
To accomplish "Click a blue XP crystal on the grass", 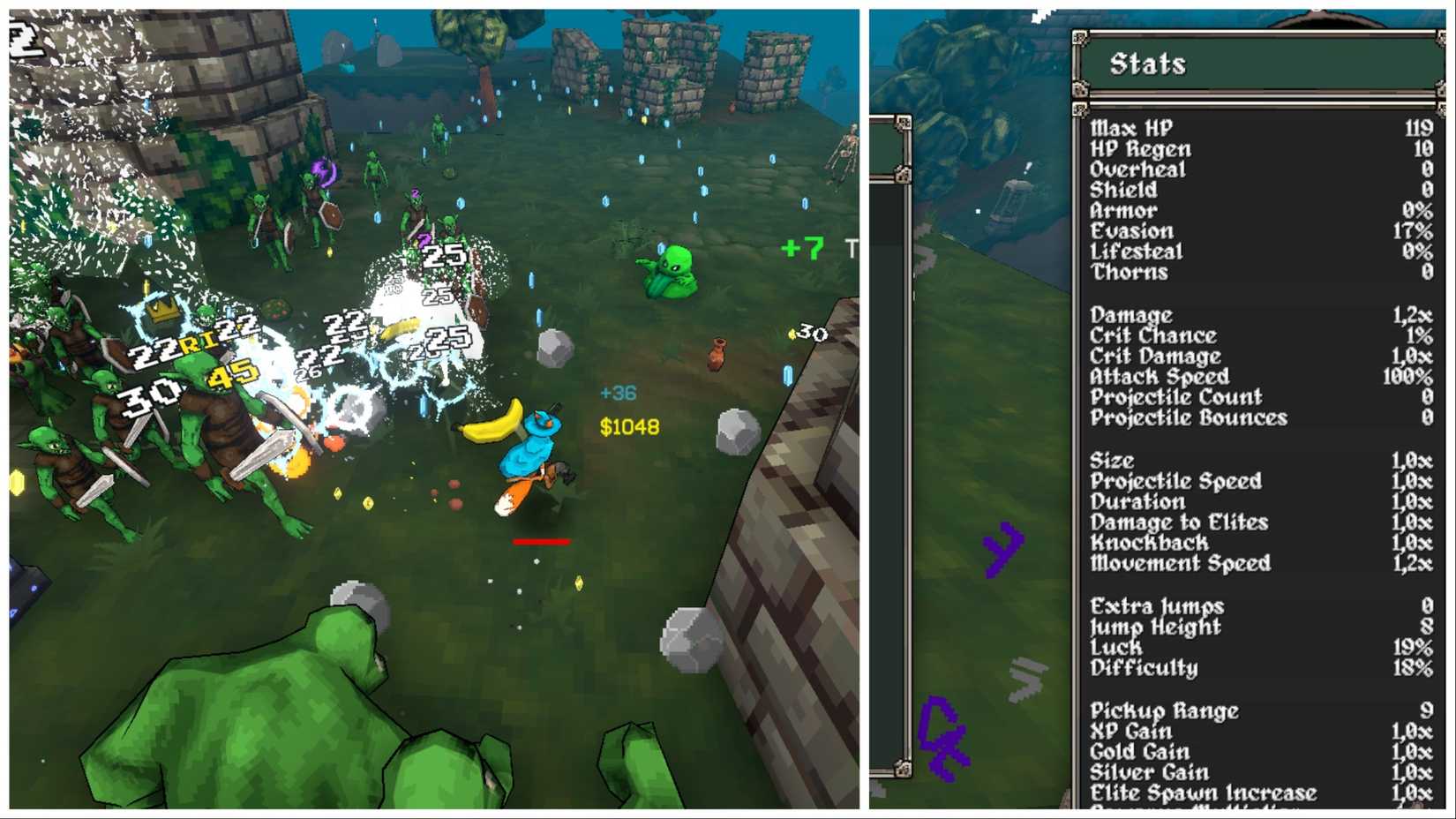I will click(x=703, y=191).
